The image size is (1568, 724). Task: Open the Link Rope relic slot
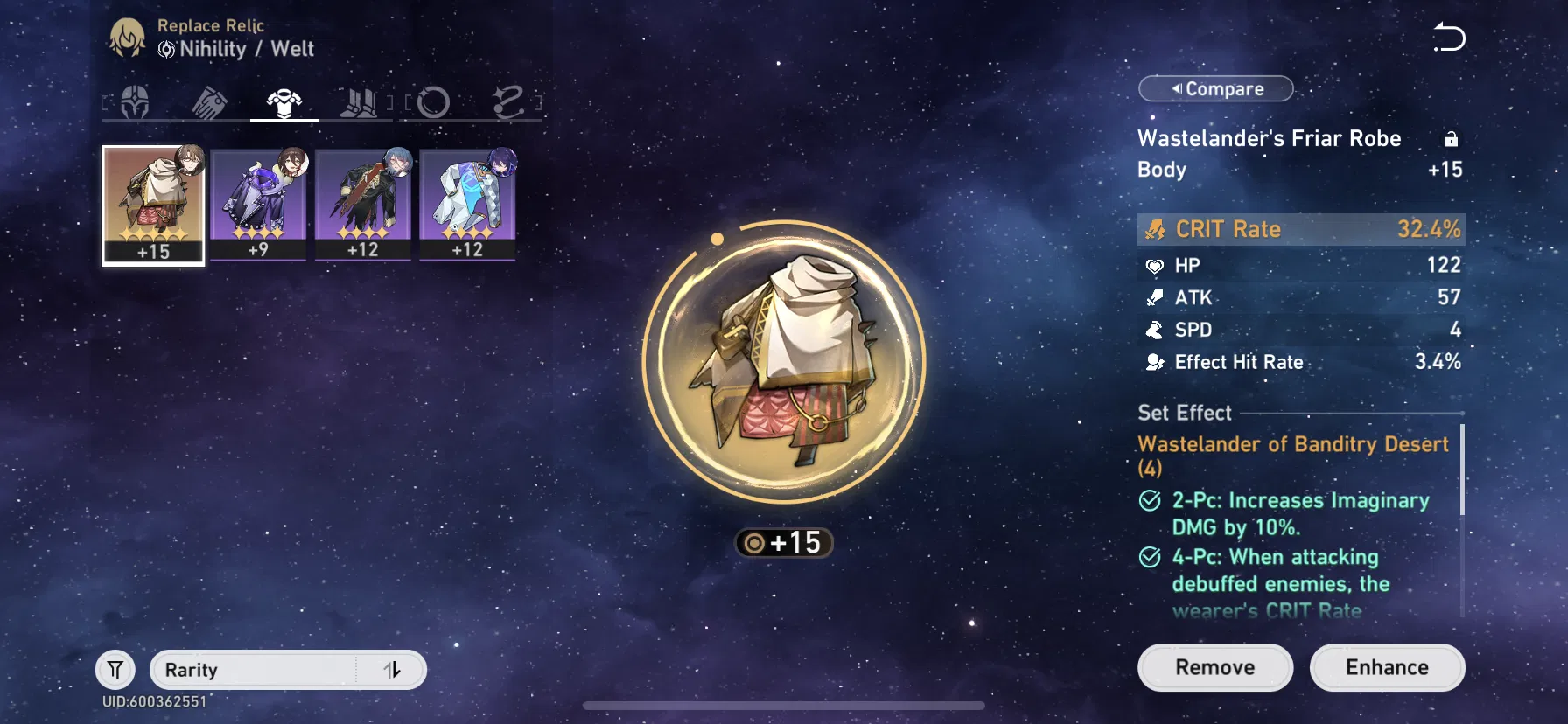pos(506,102)
